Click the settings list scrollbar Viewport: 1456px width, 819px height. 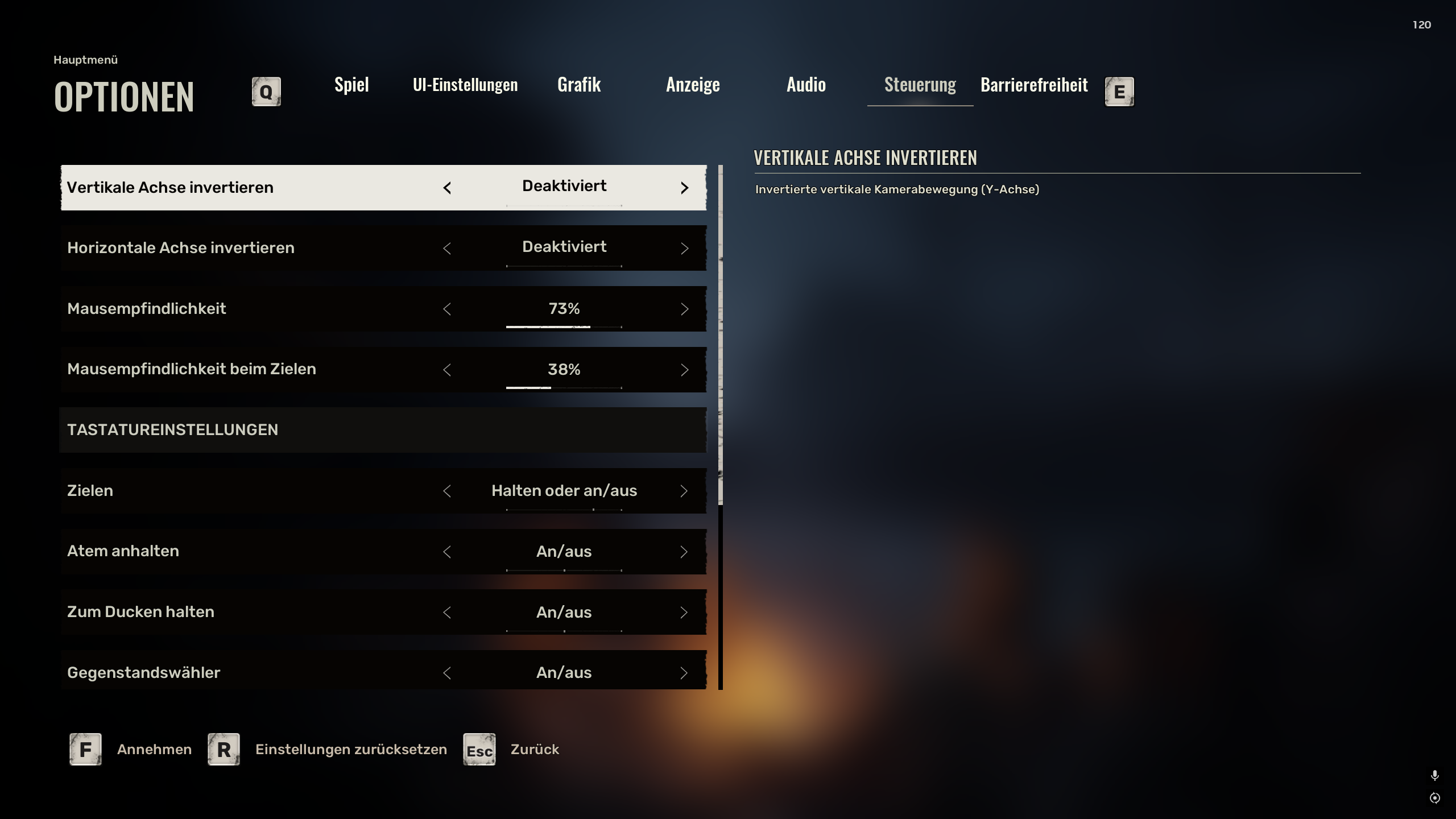721,336
